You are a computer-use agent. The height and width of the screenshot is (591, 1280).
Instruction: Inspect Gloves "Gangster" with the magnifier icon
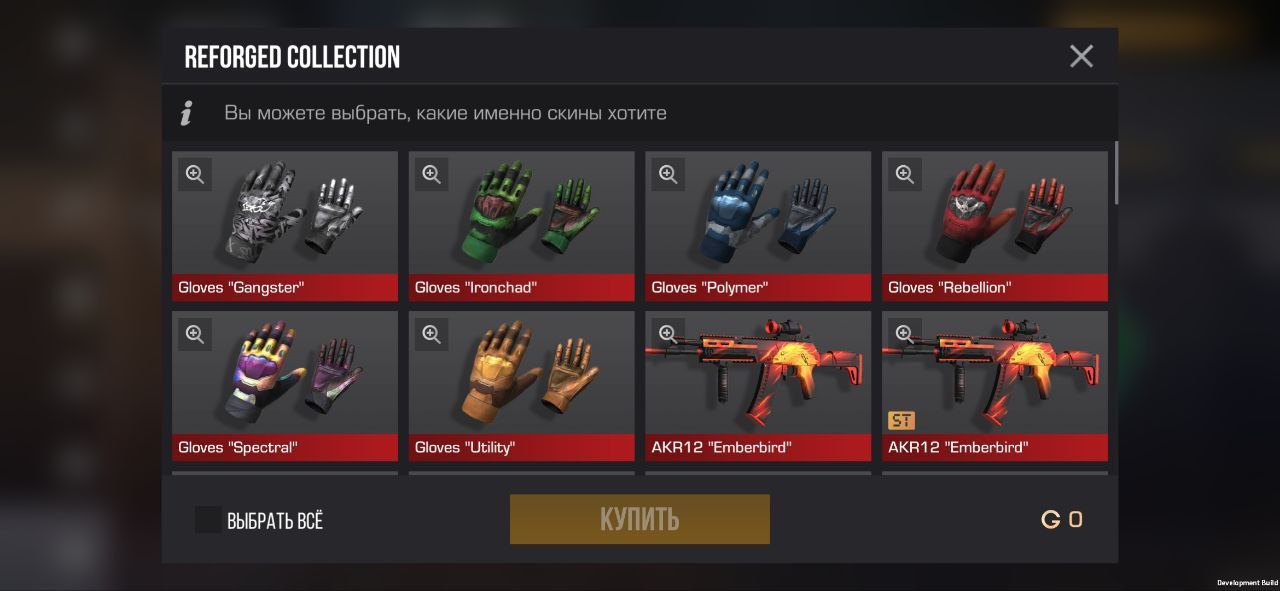pyautogui.click(x=195, y=174)
